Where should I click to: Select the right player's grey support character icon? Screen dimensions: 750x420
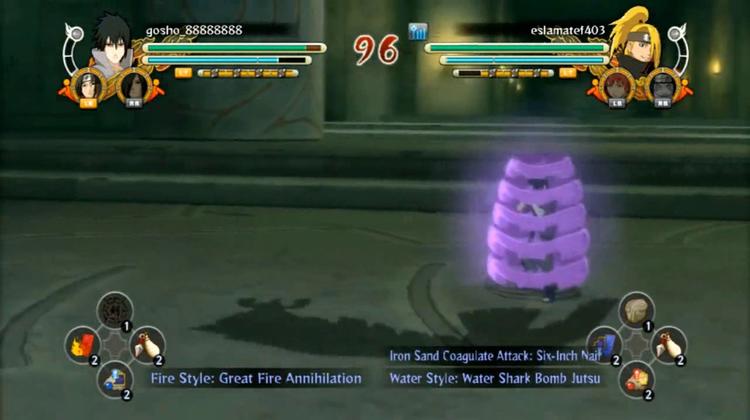coord(662,86)
